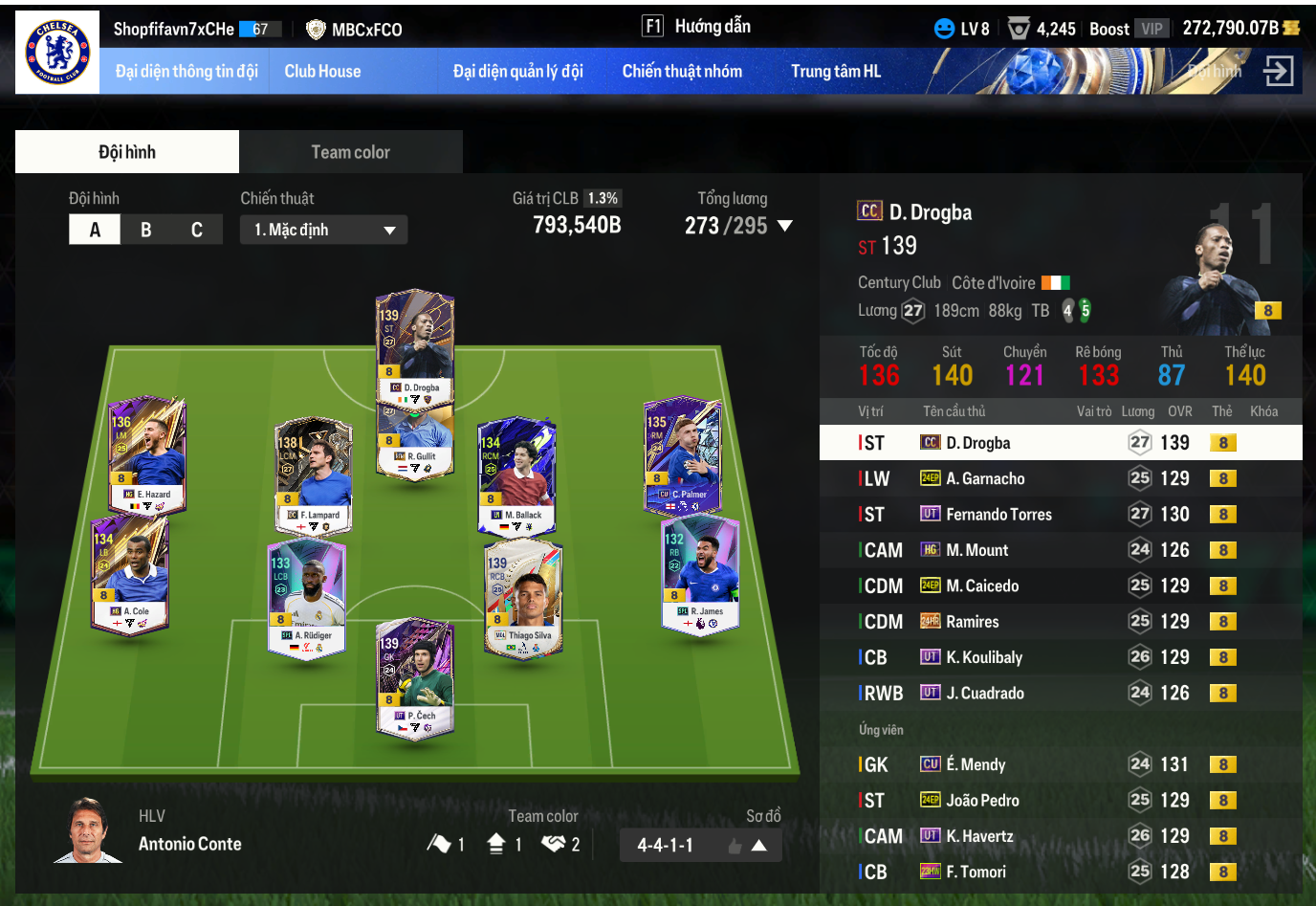Open the tactics dropdown Mặc định
Screen dimensions: 1316x906
323,230
